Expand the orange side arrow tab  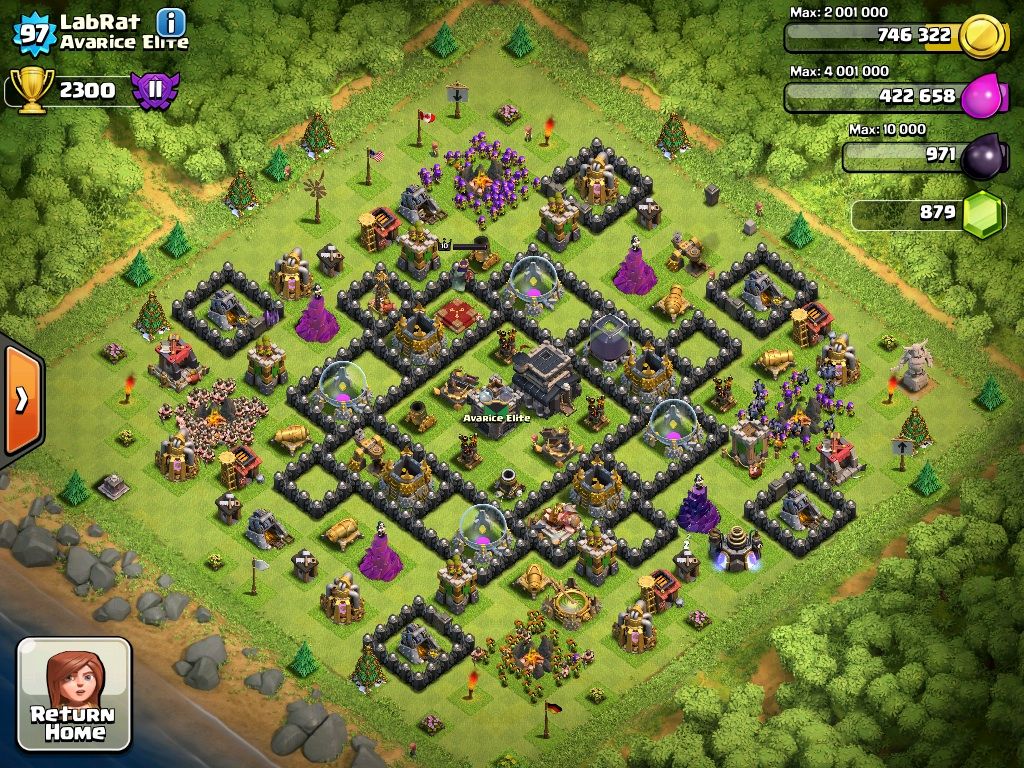coord(21,399)
